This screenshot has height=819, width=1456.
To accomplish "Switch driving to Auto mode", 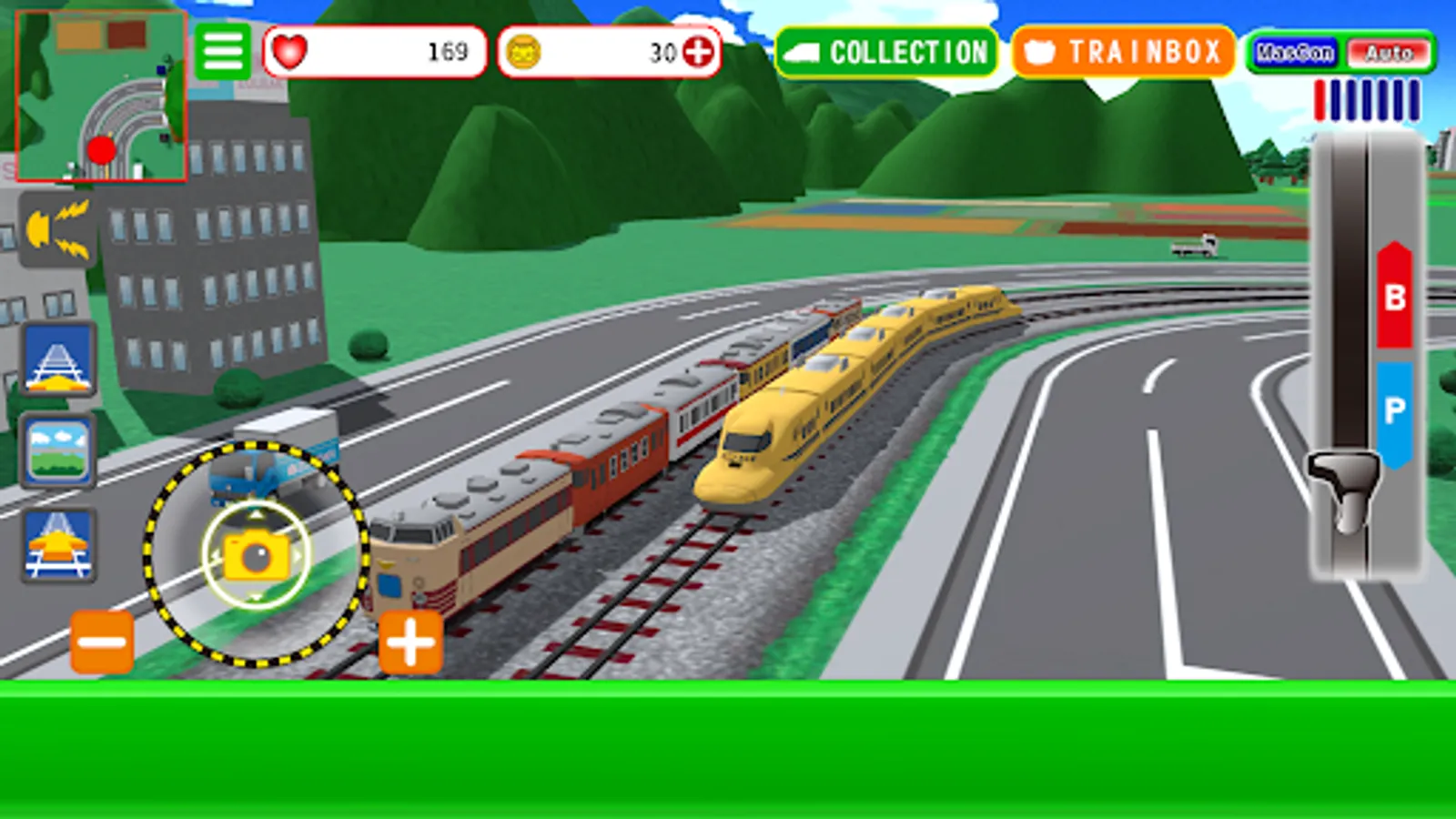I will point(1383,53).
